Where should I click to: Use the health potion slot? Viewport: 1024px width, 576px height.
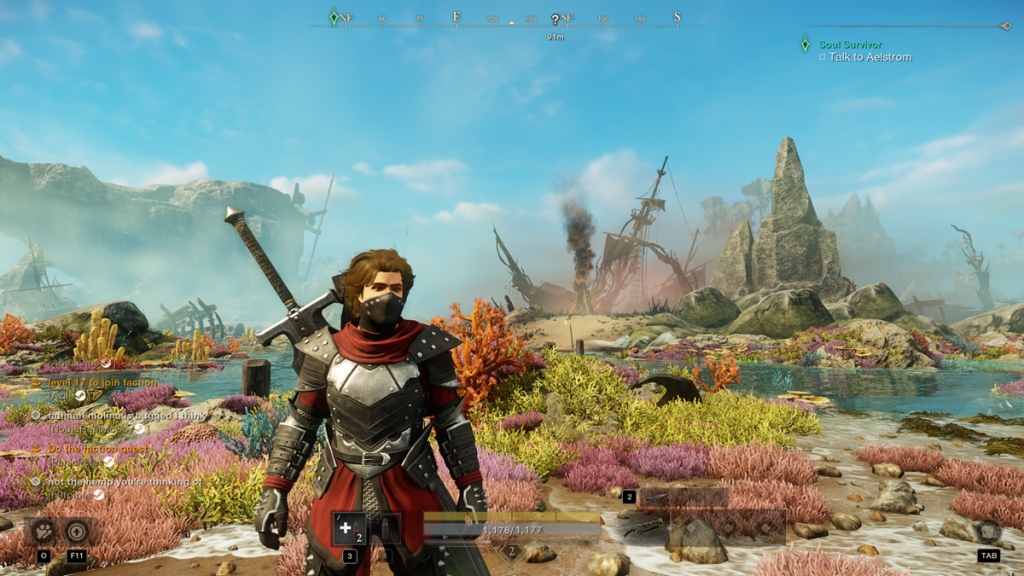[348, 527]
